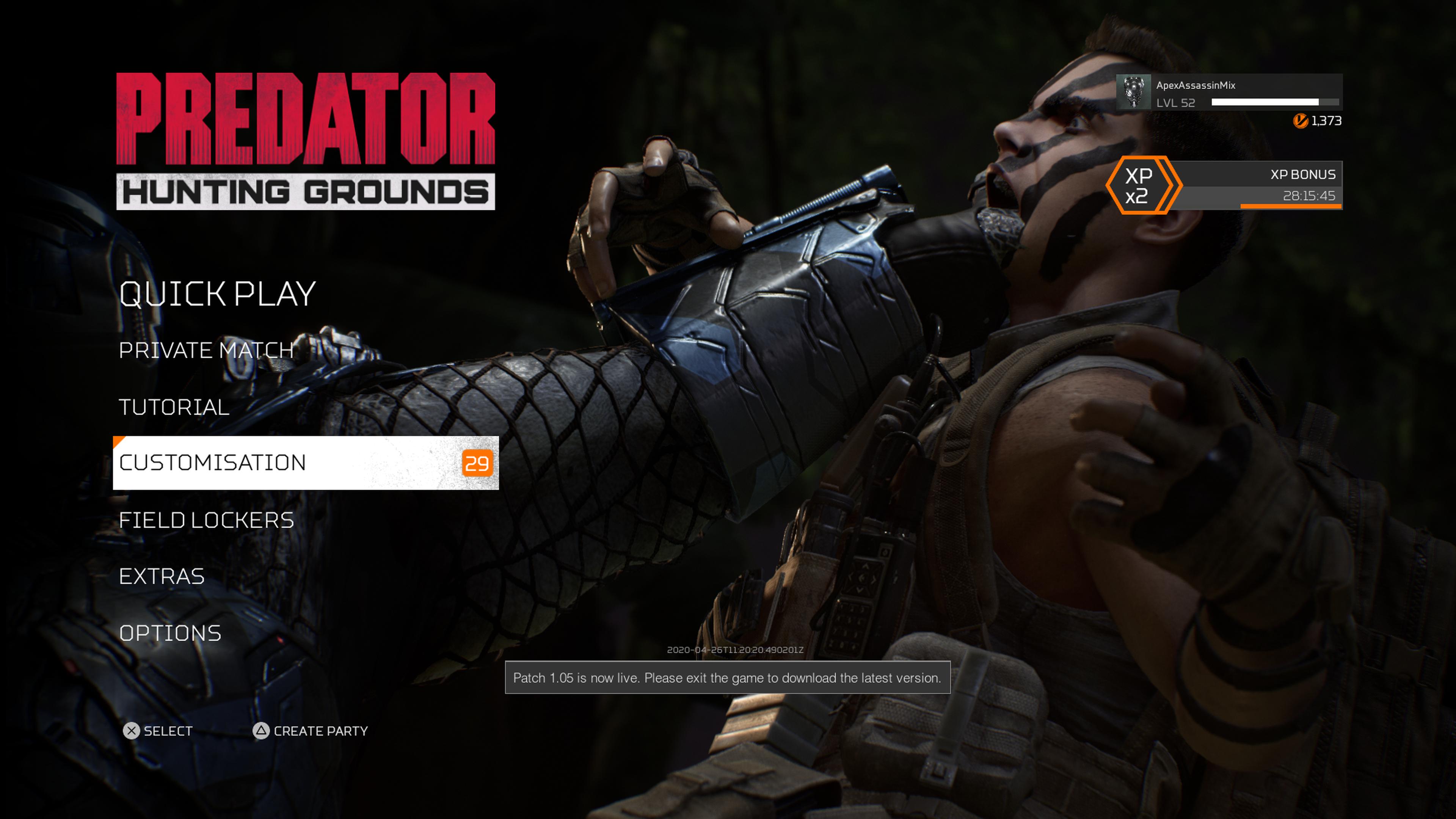
Task: Start a Quick Play match
Action: click(217, 295)
